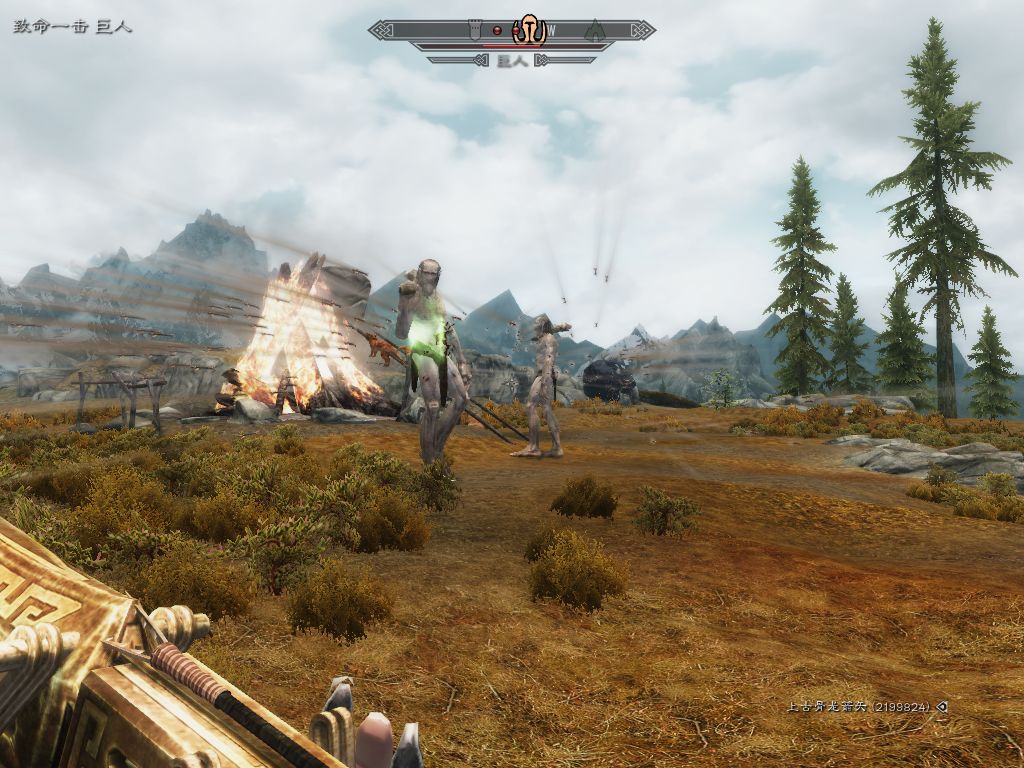Click the fort tower marker on the compass
The width and height of the screenshot is (1024, 768).
pos(475,30)
